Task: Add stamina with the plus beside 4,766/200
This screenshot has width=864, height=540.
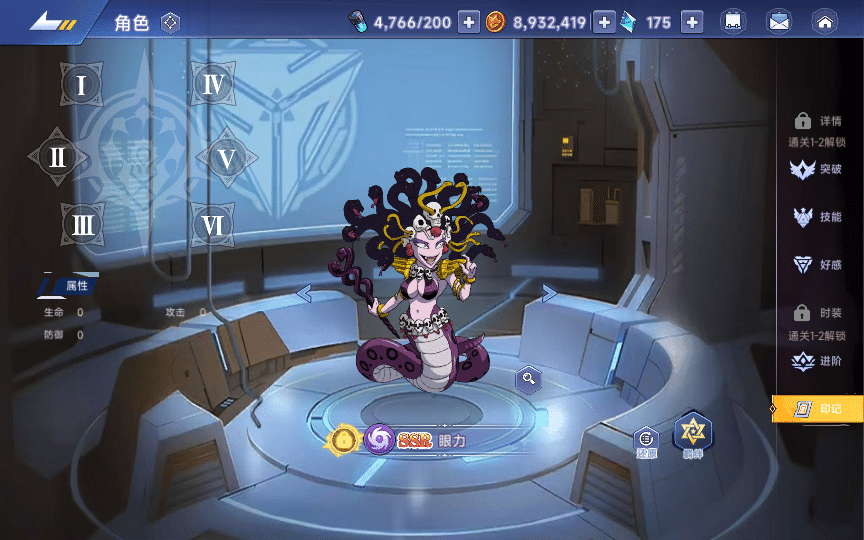Action: coord(469,22)
